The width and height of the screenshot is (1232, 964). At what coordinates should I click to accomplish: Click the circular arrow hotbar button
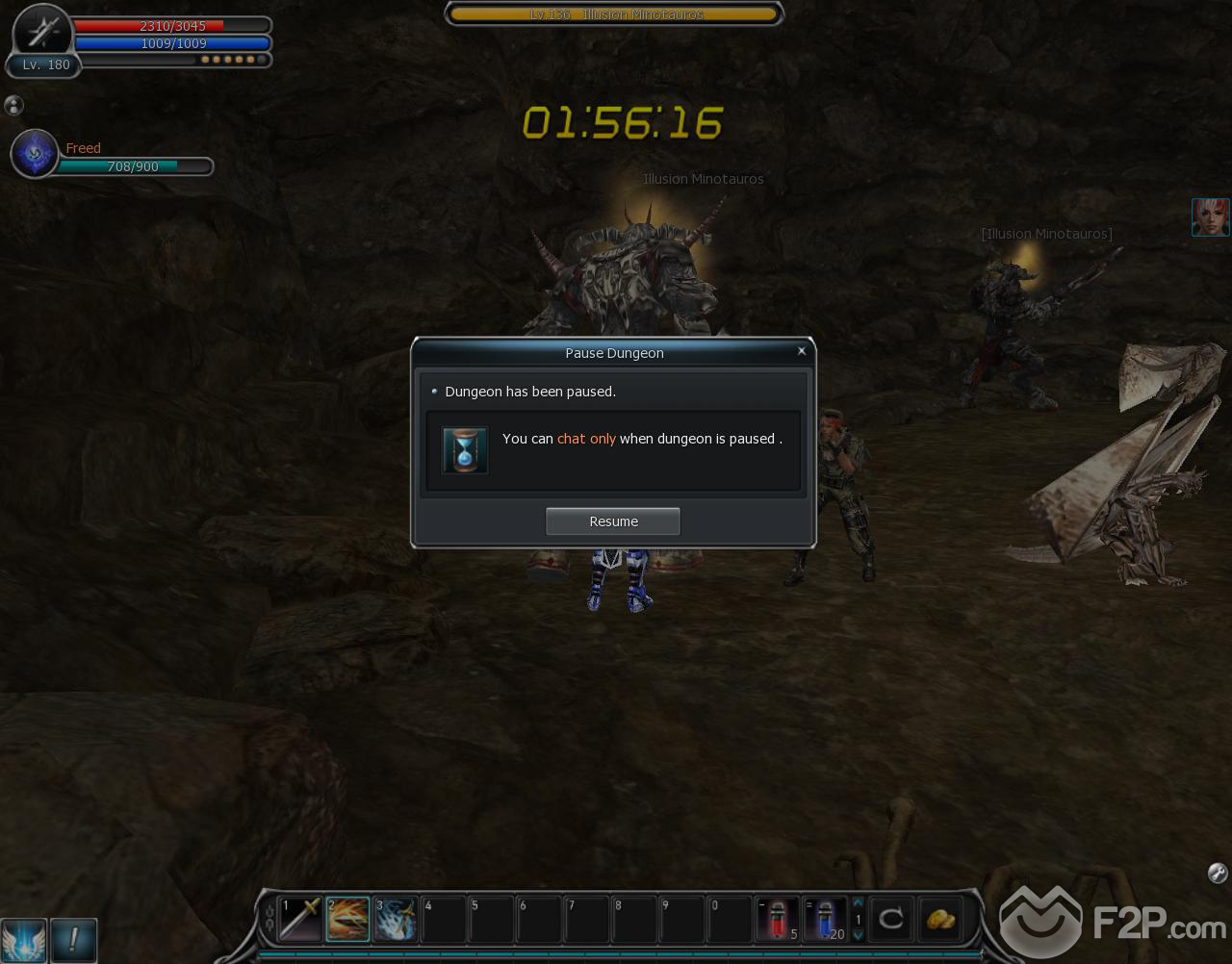[891, 919]
